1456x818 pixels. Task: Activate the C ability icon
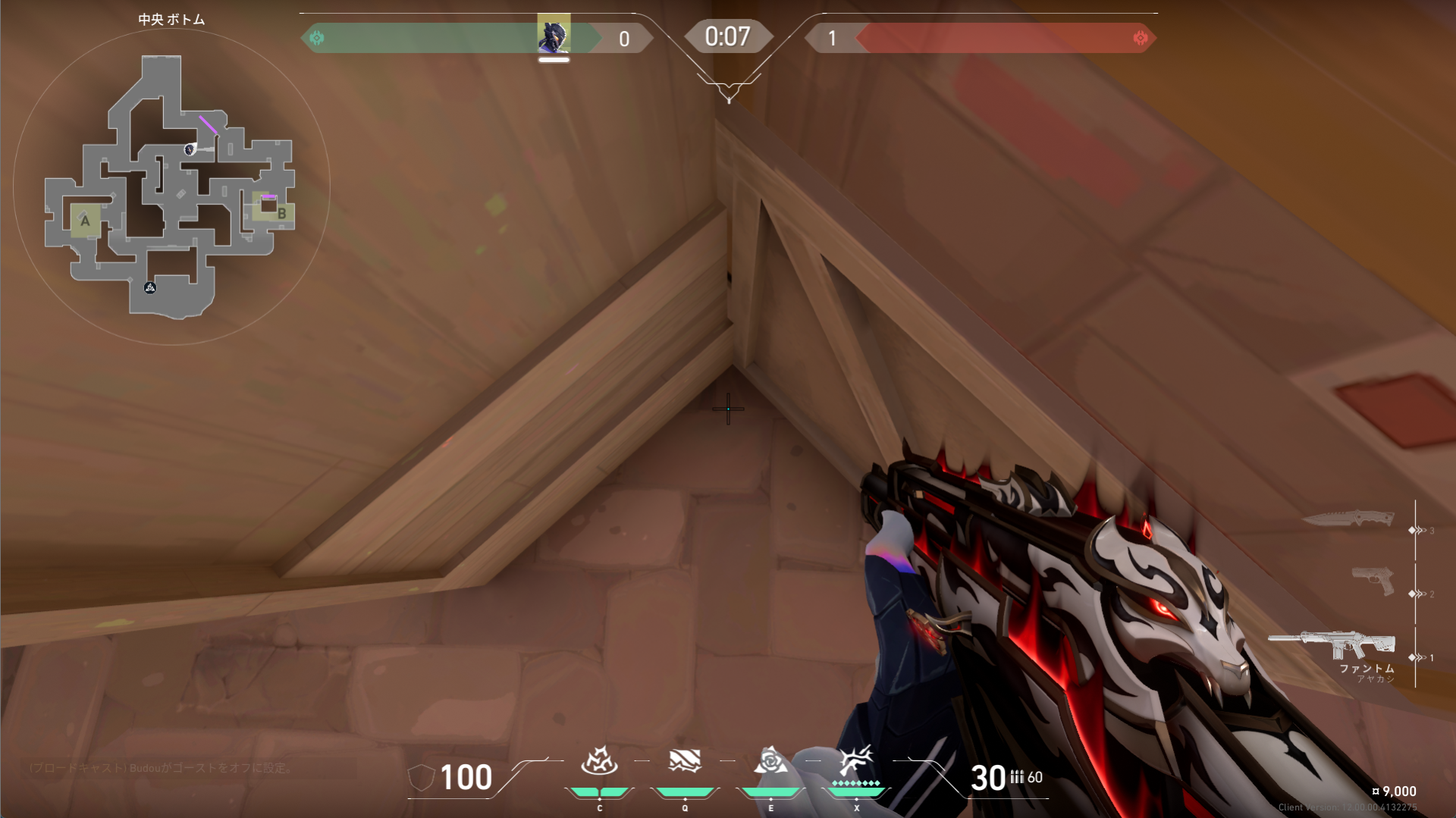[x=599, y=760]
